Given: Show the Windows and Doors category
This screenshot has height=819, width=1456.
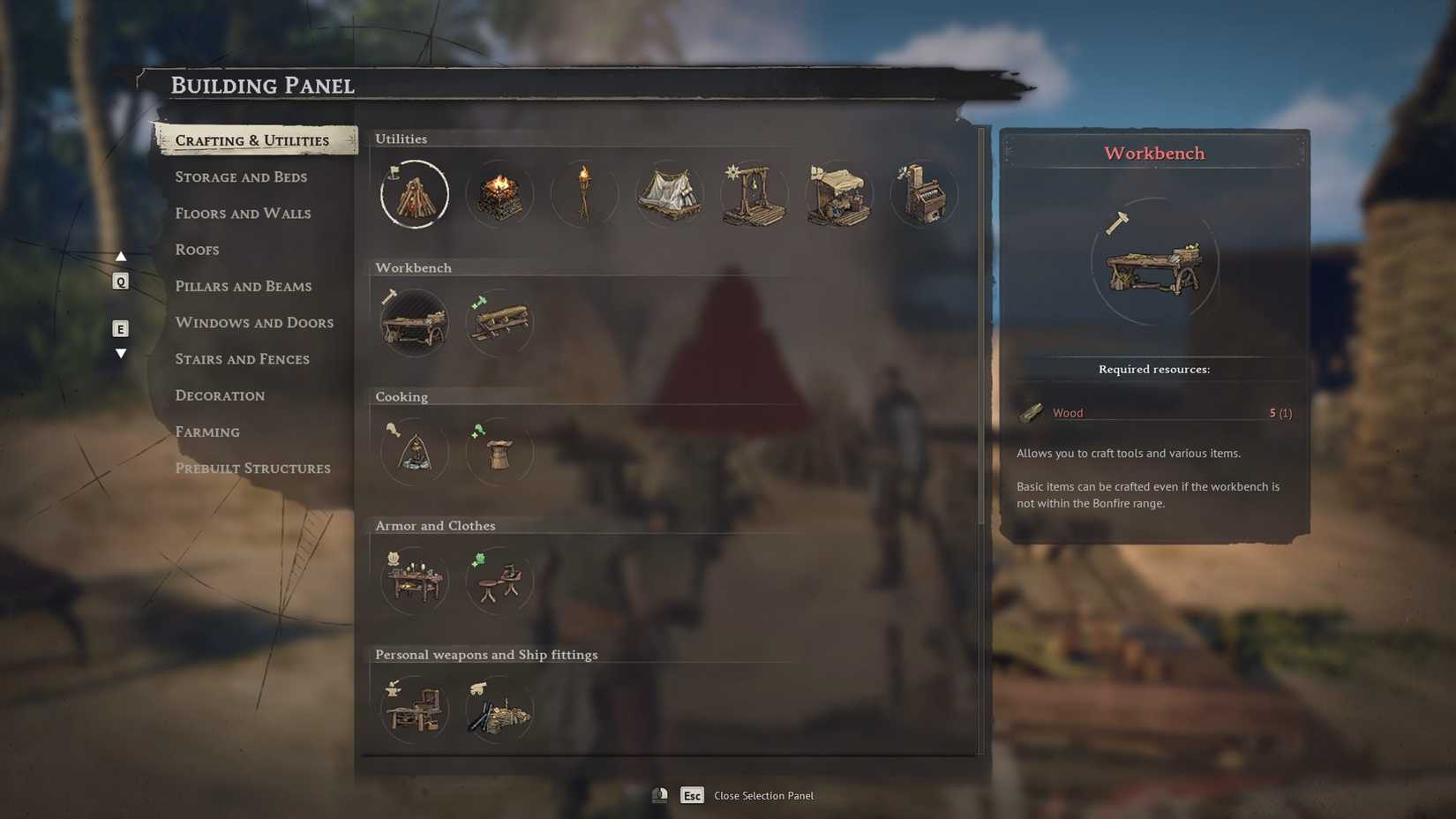Looking at the screenshot, I should pyautogui.click(x=254, y=323).
